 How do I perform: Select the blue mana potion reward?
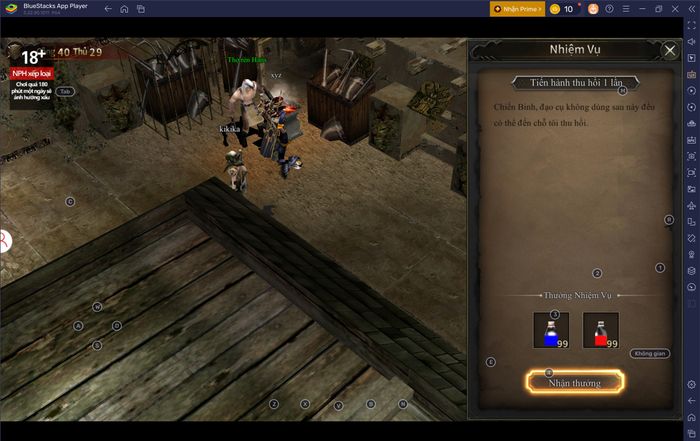551,330
